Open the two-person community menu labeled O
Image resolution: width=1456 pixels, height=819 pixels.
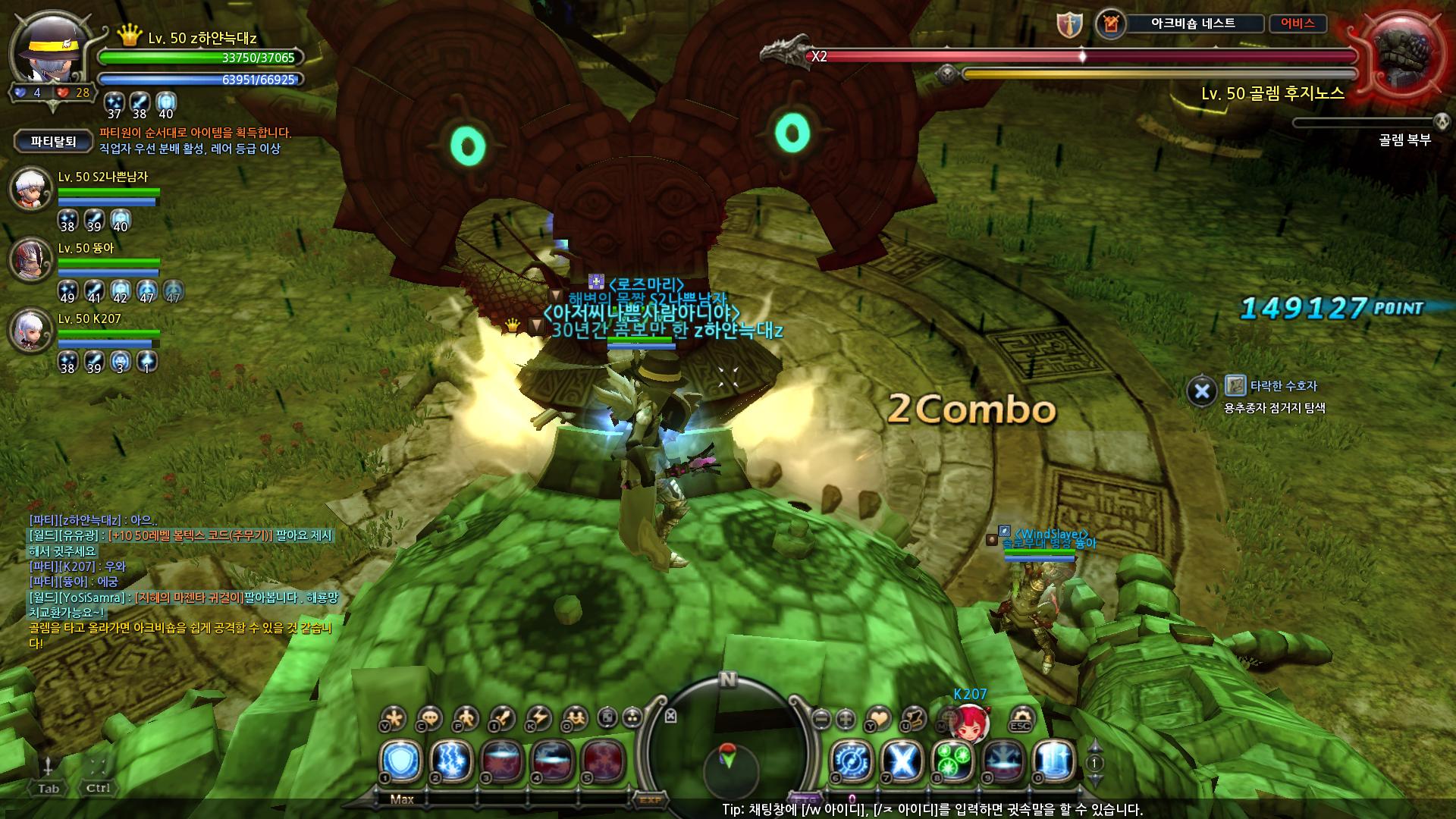pyautogui.click(x=576, y=717)
